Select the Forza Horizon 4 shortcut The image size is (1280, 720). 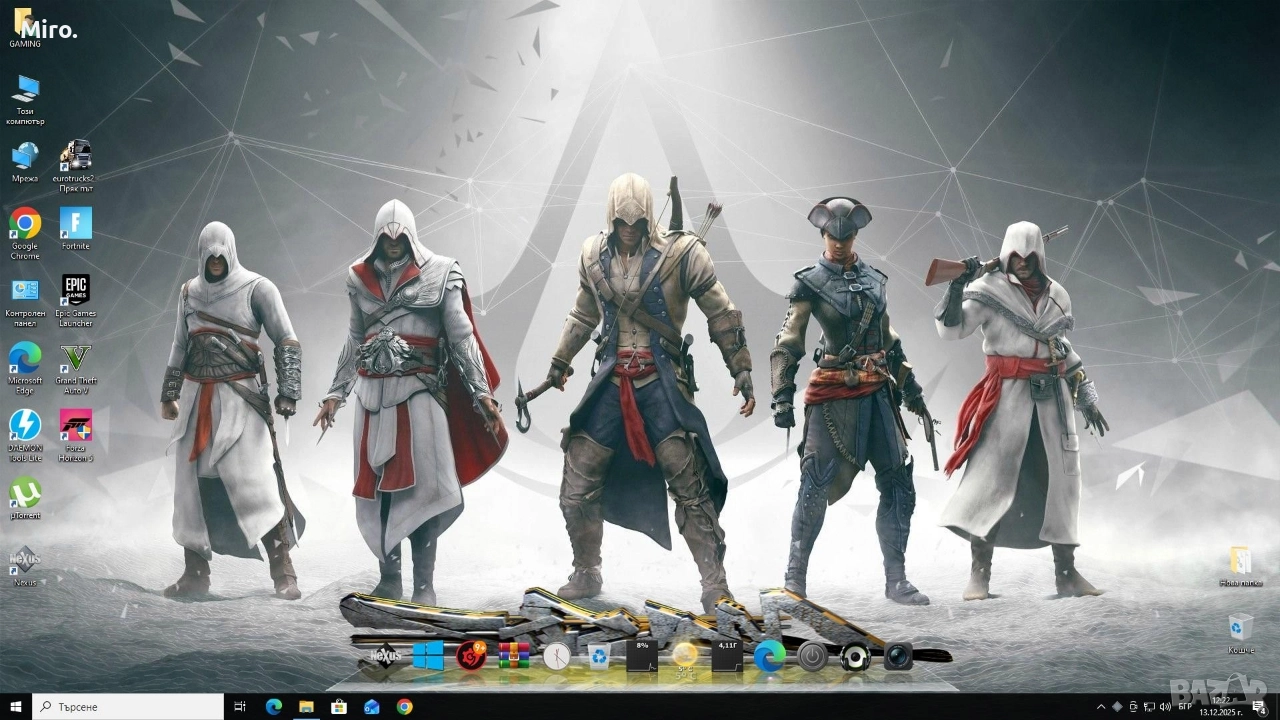(75, 425)
